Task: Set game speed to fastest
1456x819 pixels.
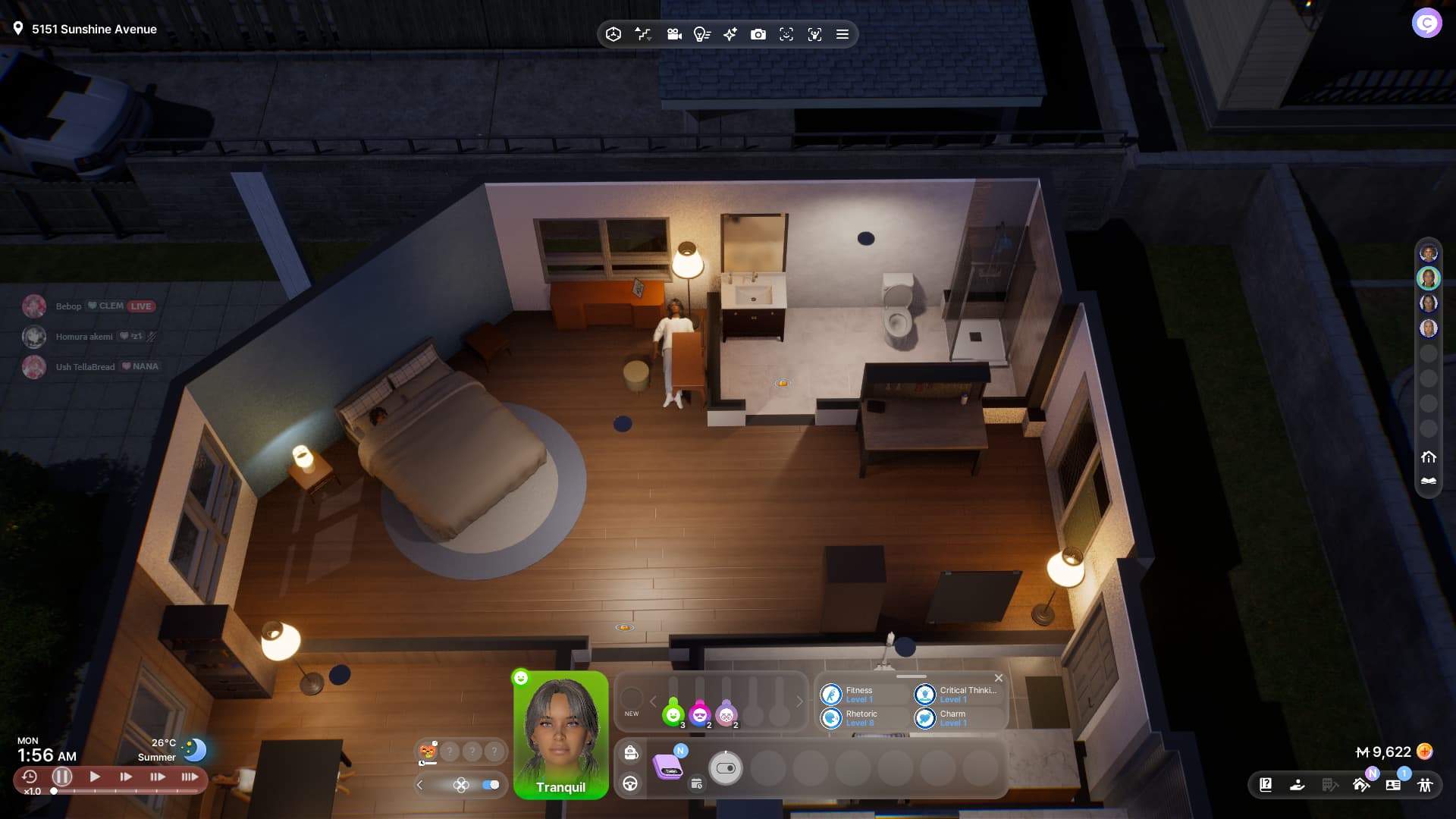Action: 190,777
